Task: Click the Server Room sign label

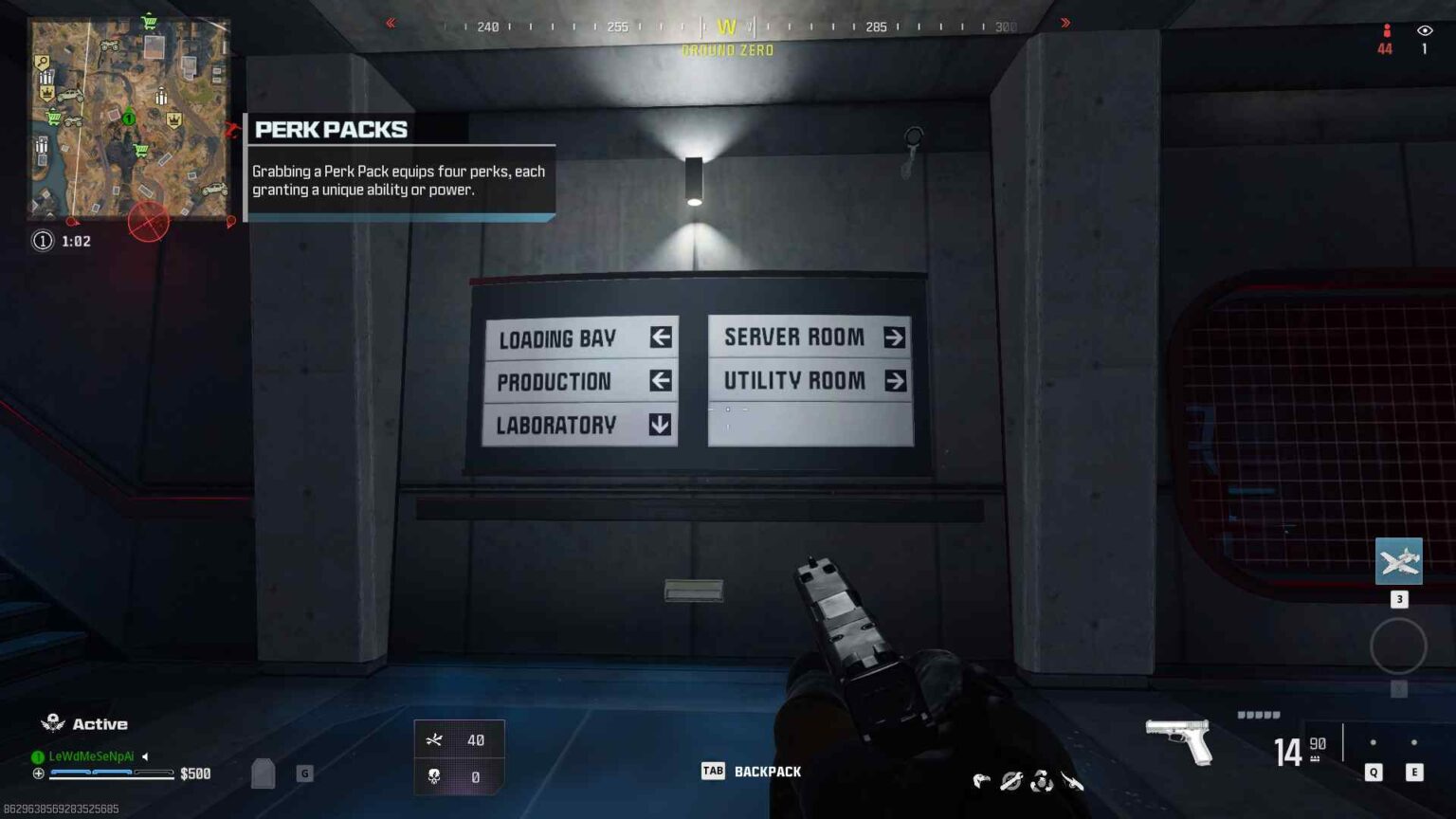Action: tap(793, 337)
